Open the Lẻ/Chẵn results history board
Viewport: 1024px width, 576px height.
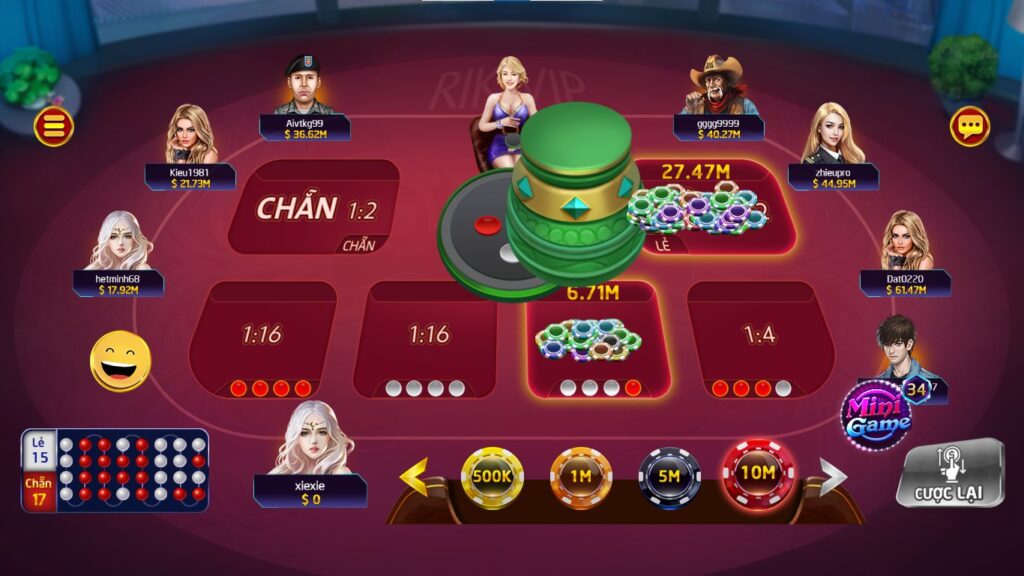pyautogui.click(x=115, y=470)
